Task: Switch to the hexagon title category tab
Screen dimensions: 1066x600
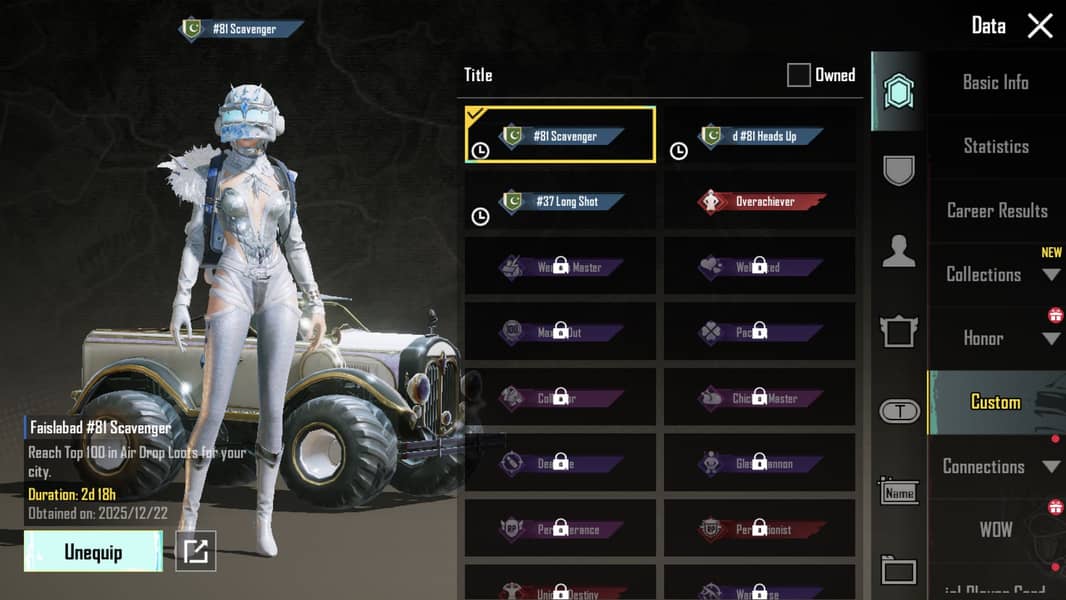Action: tap(898, 92)
